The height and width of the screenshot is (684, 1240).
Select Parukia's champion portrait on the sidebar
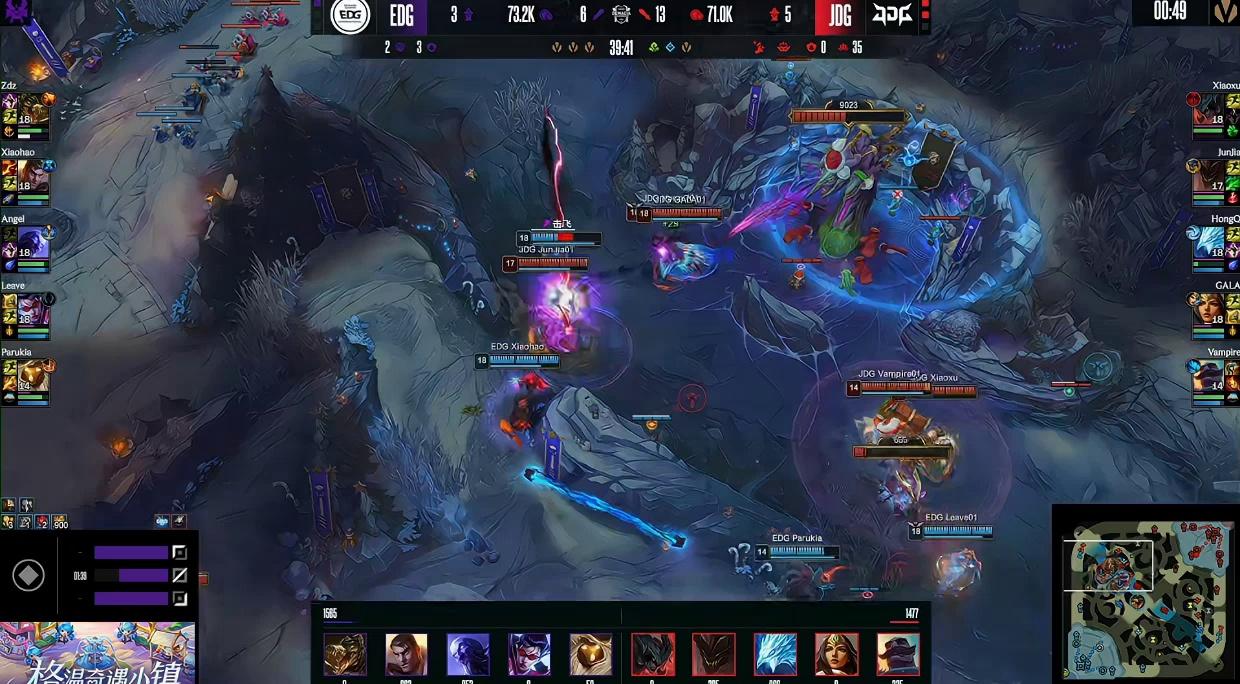pyautogui.click(x=34, y=377)
